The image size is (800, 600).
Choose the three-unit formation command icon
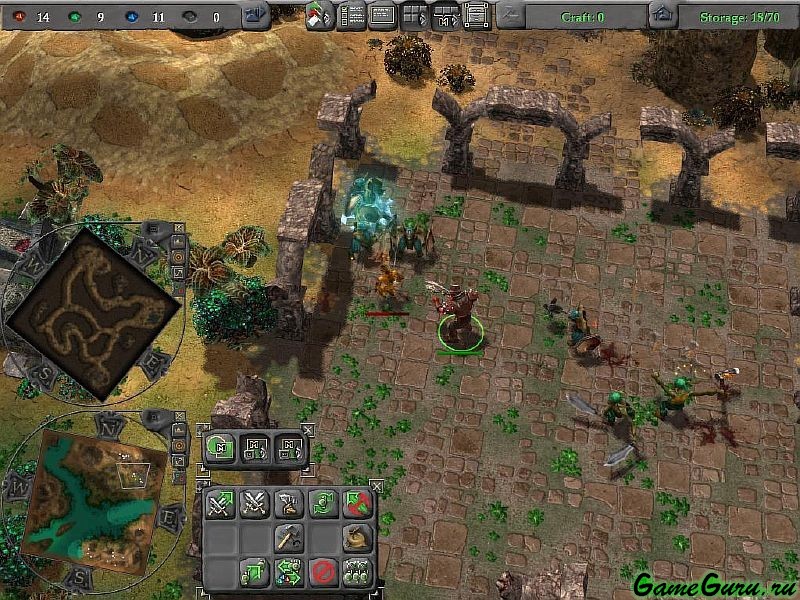[356, 572]
